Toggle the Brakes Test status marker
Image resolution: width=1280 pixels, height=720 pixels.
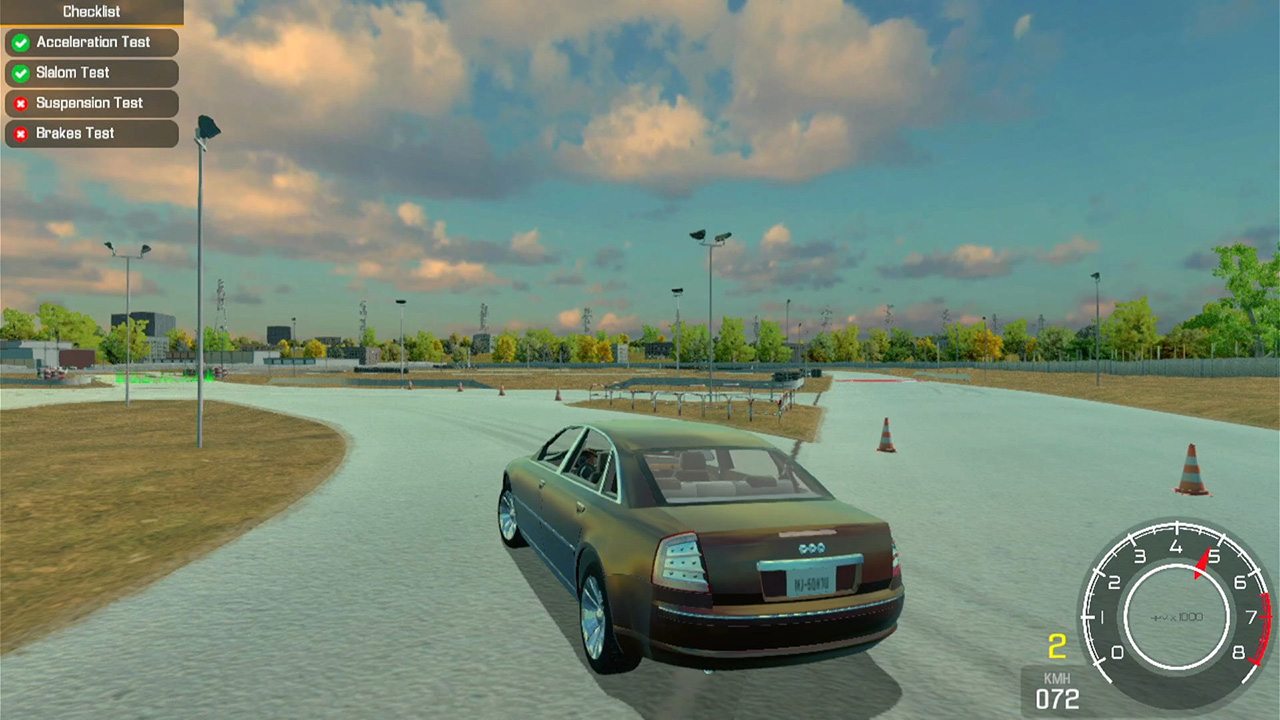[x=22, y=133]
